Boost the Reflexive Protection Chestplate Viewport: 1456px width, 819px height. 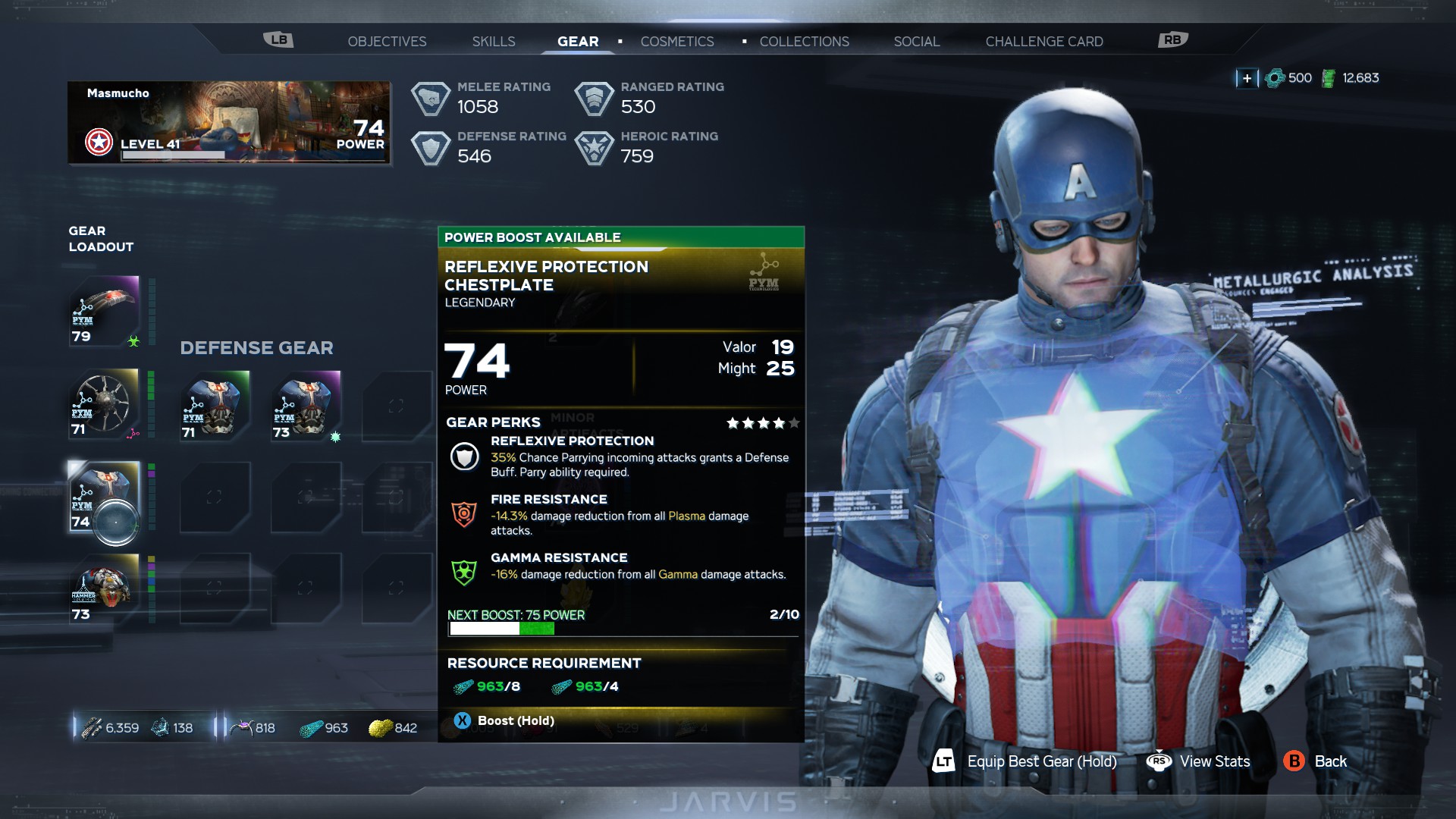(x=505, y=720)
